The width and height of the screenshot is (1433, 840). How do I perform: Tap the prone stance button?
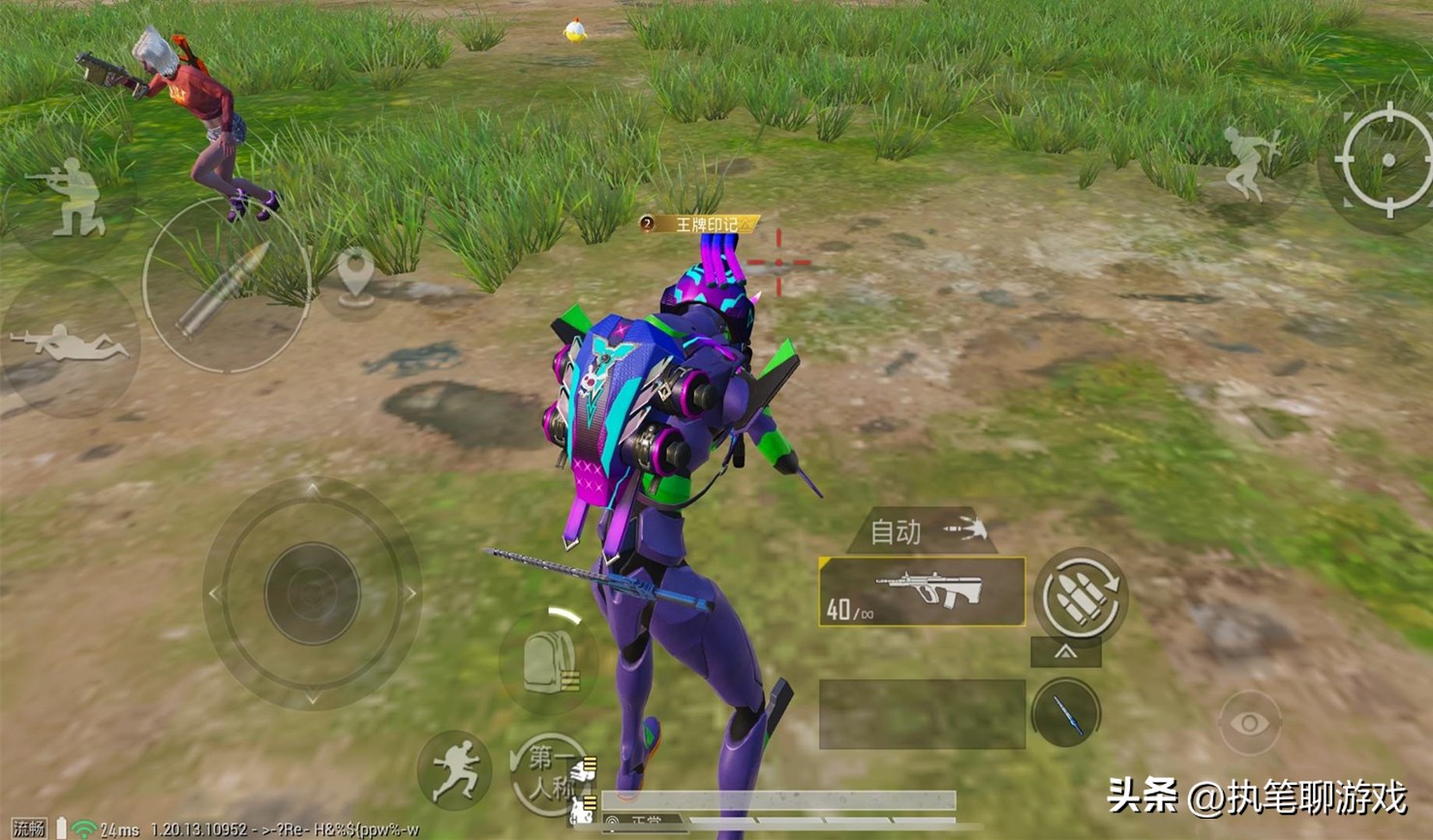point(68,344)
